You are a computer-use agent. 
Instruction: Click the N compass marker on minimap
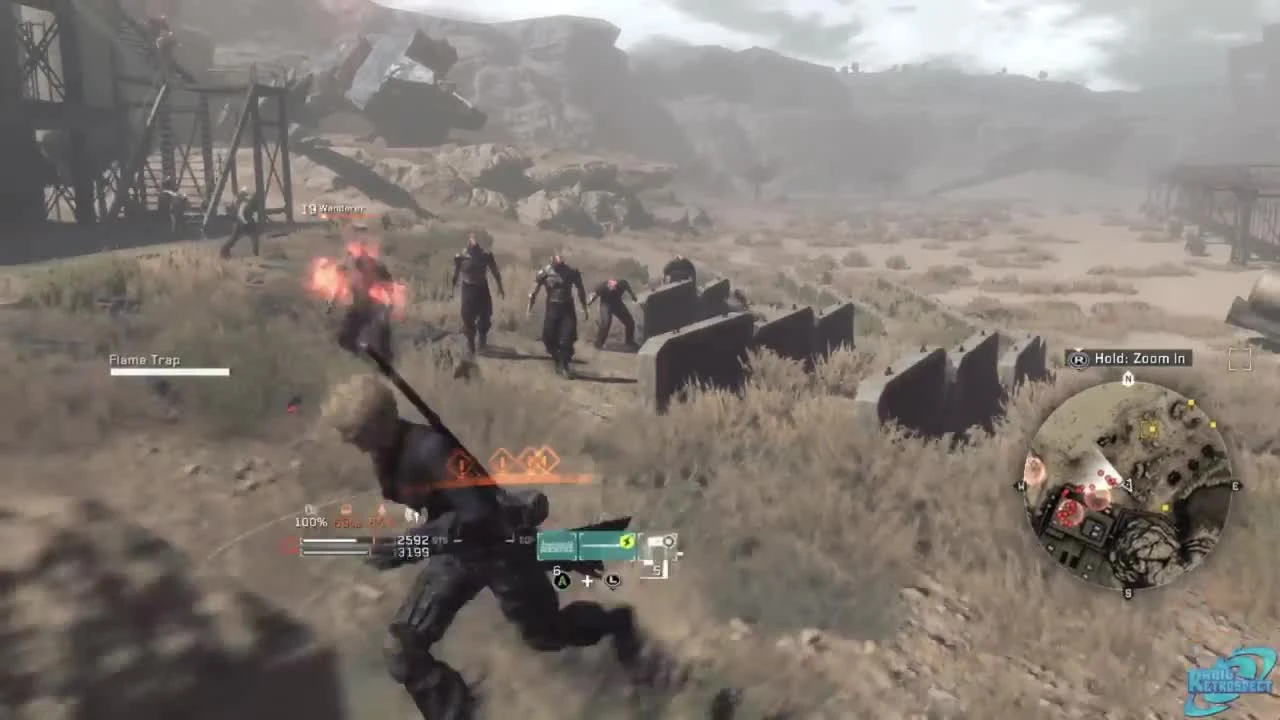coord(1129,379)
